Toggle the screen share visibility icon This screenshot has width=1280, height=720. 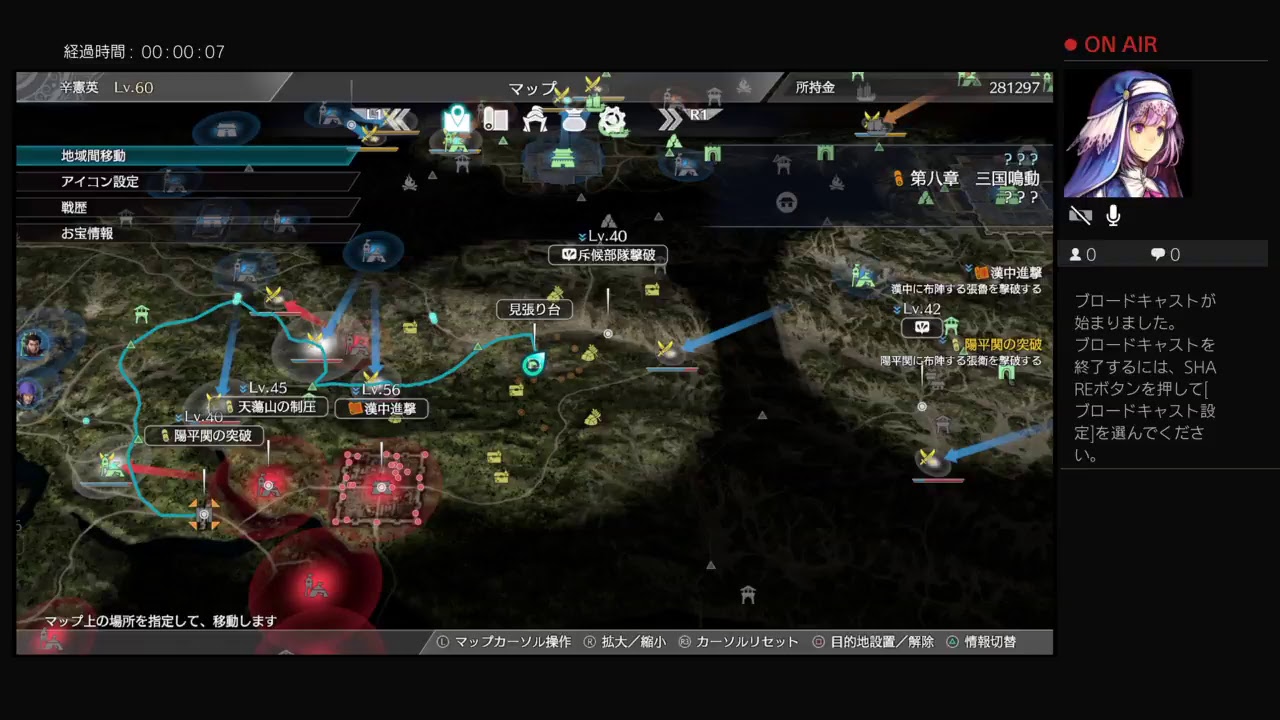pos(1080,215)
